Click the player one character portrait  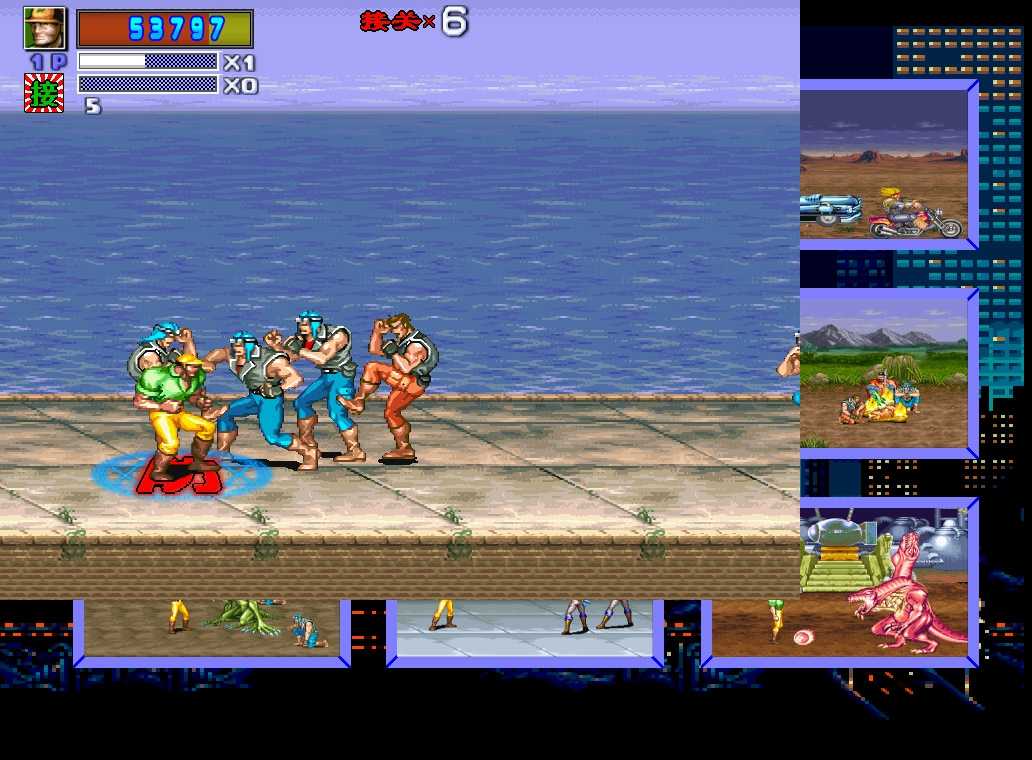click(44, 28)
